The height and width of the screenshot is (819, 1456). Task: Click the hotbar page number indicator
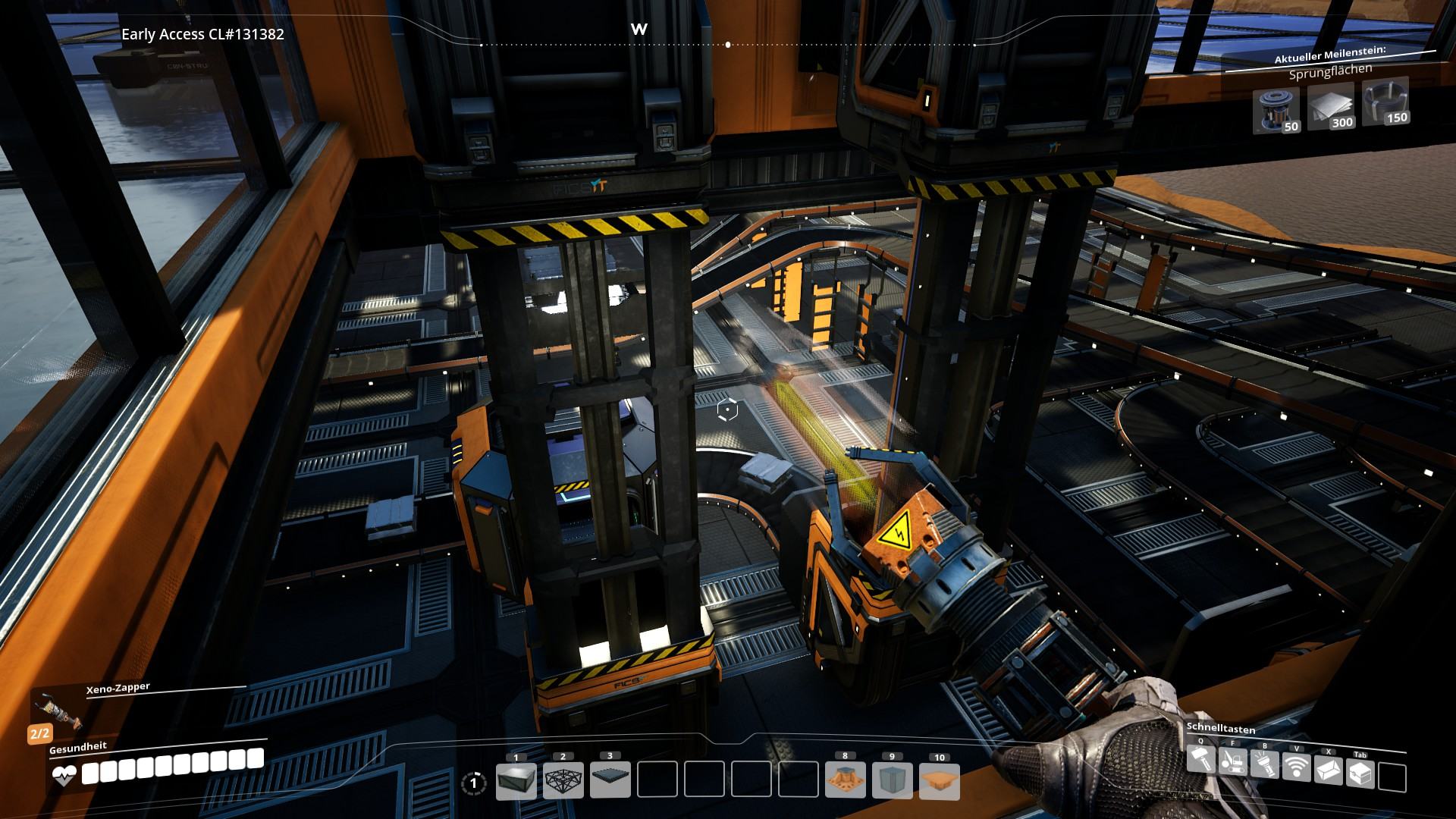tap(474, 783)
